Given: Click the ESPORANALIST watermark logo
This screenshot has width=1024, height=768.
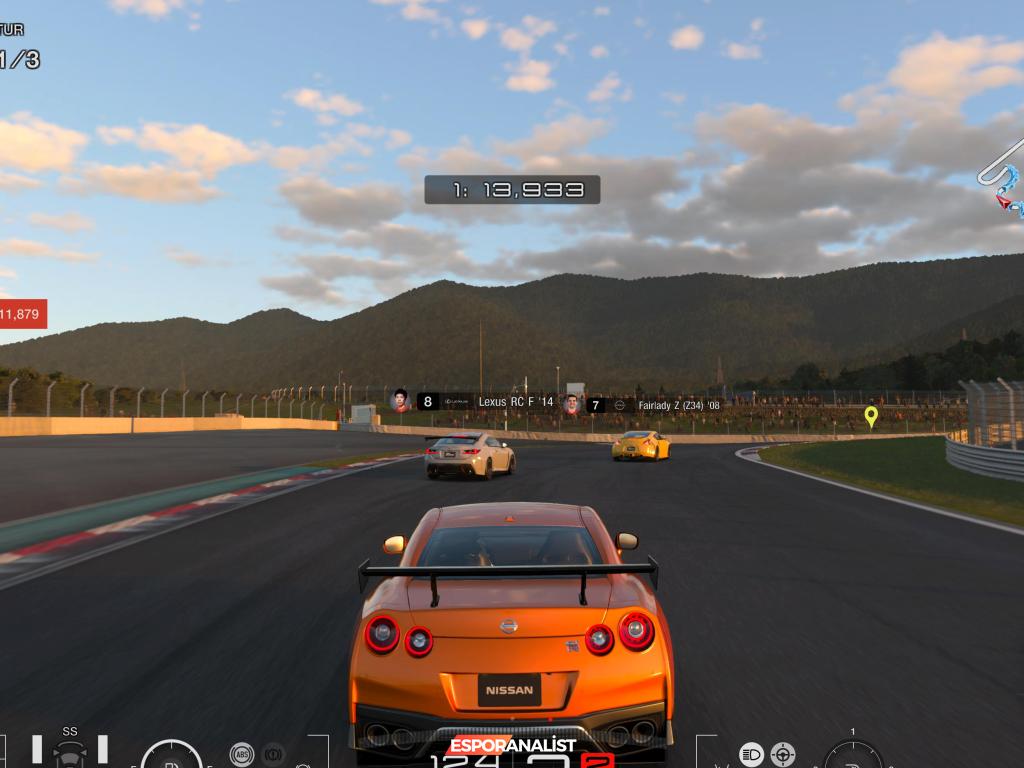Looking at the screenshot, I should pos(512,745).
